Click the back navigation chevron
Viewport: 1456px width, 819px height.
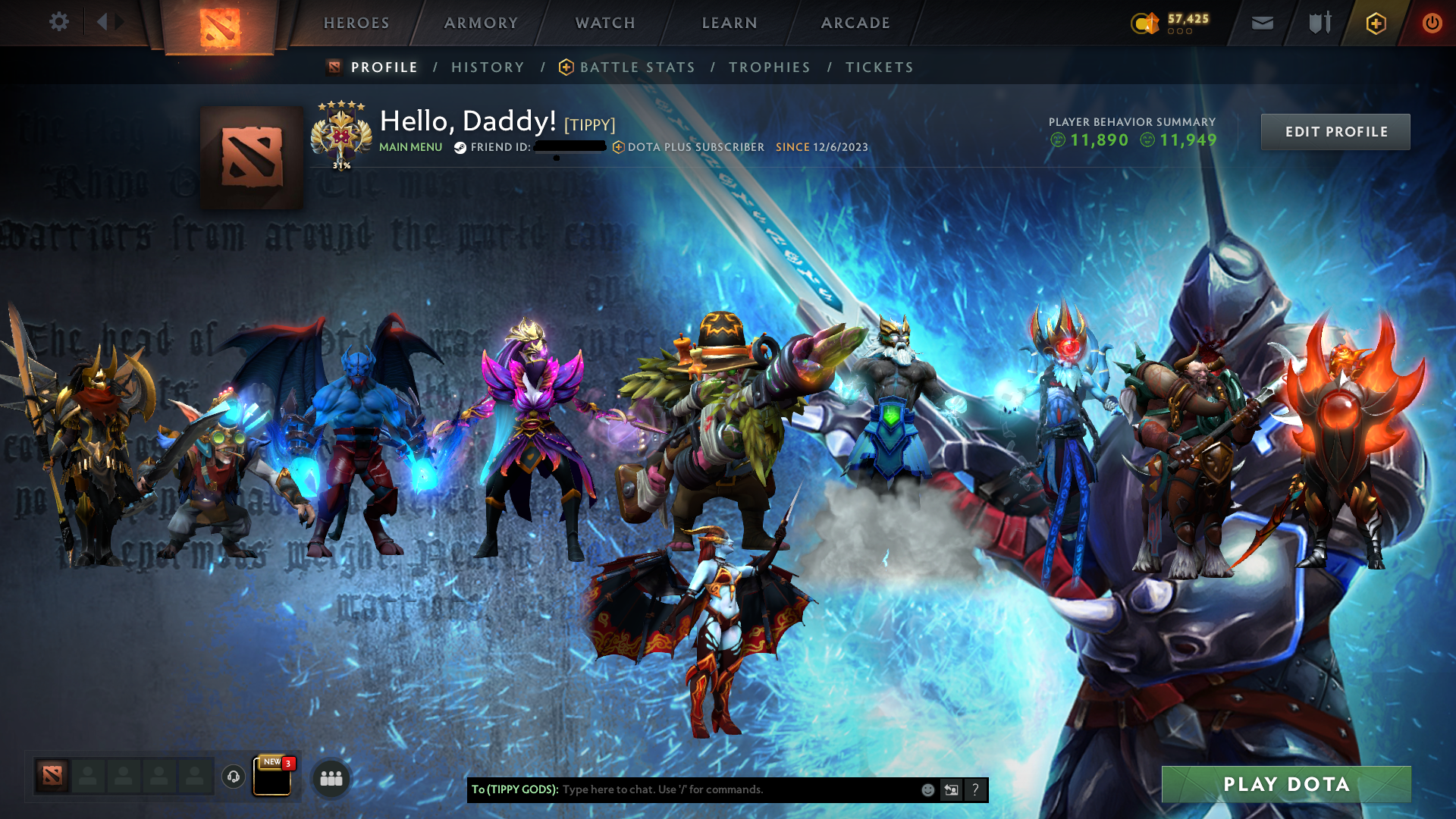click(102, 22)
